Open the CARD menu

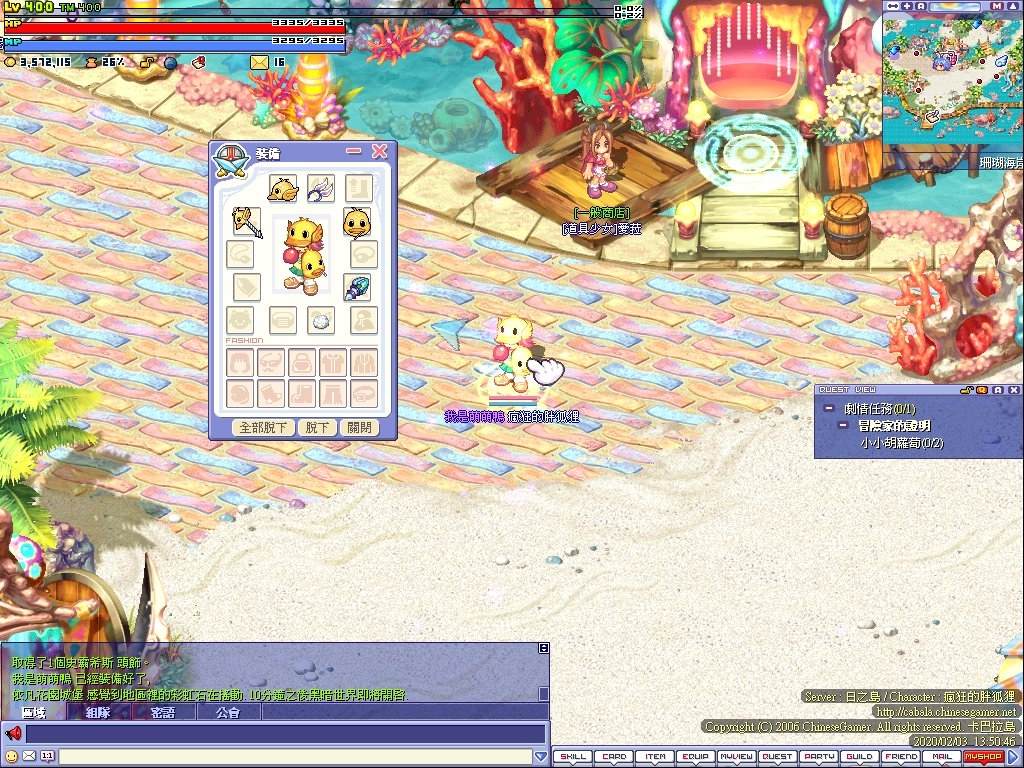[614, 757]
